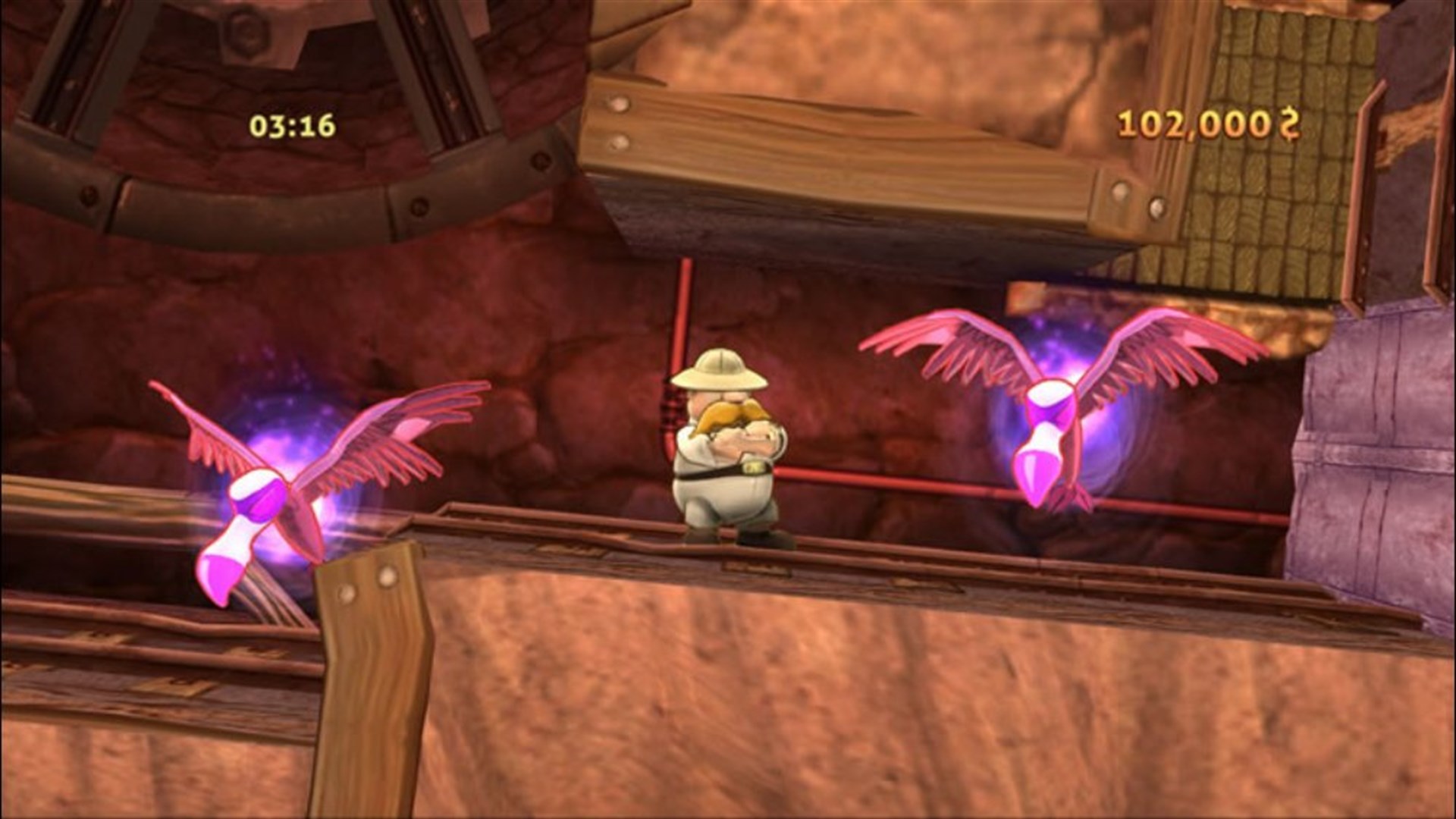
Task: Click the currency symbol beside the score
Action: 1289,121
